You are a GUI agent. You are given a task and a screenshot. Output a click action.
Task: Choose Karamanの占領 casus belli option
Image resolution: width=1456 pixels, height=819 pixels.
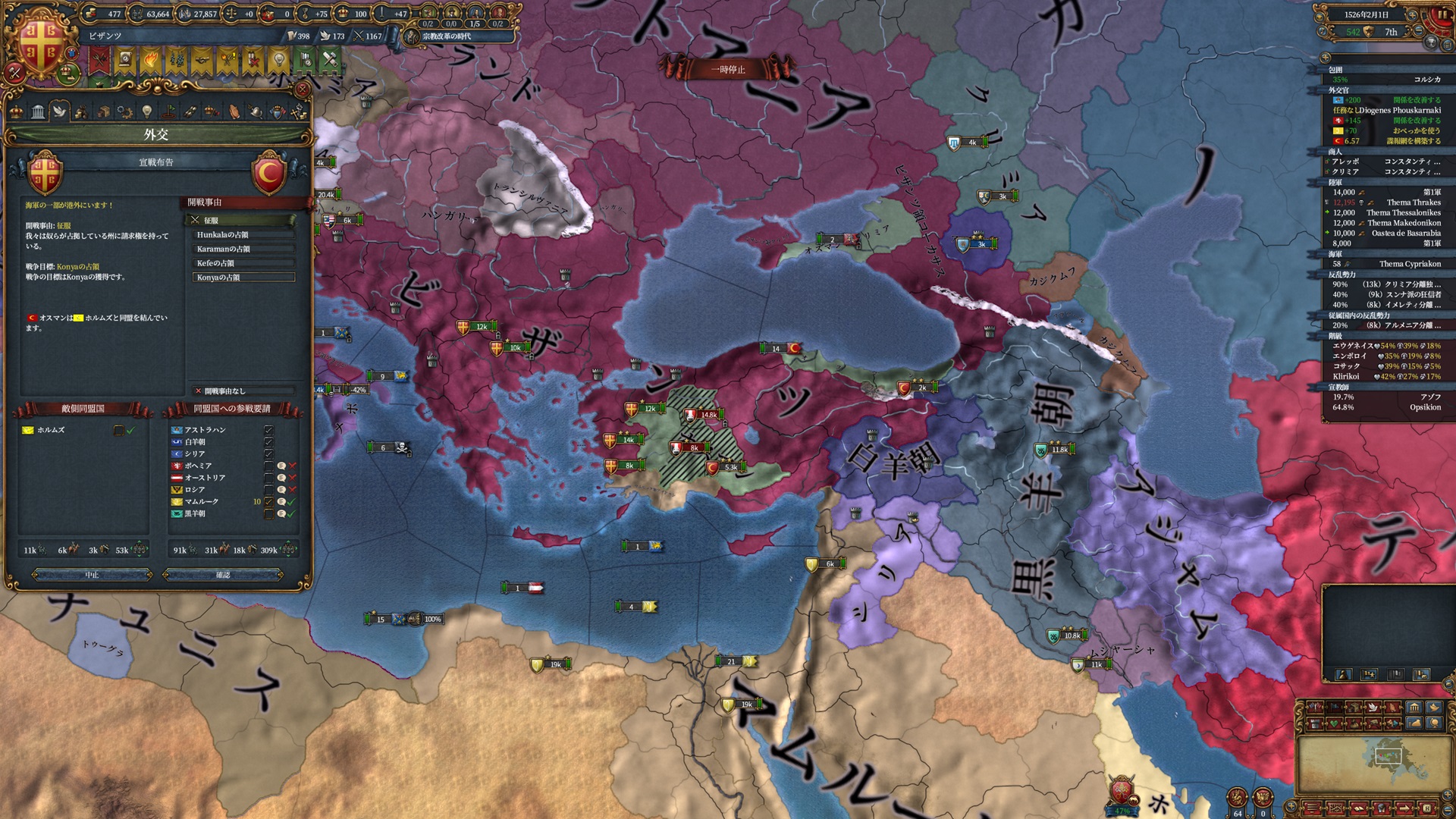click(x=243, y=249)
